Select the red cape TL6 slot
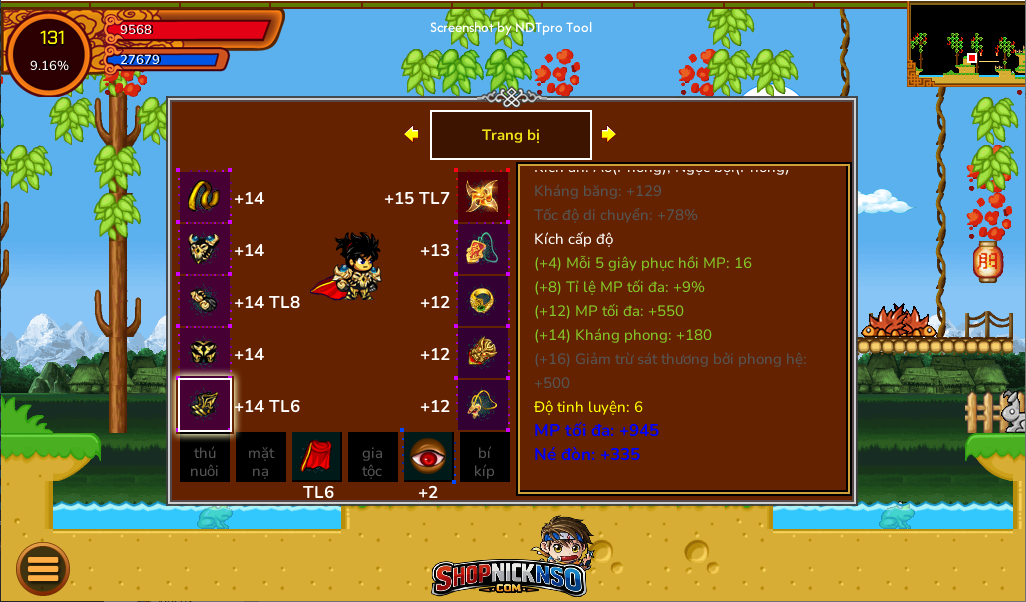This screenshot has width=1026, height=602. click(x=317, y=457)
